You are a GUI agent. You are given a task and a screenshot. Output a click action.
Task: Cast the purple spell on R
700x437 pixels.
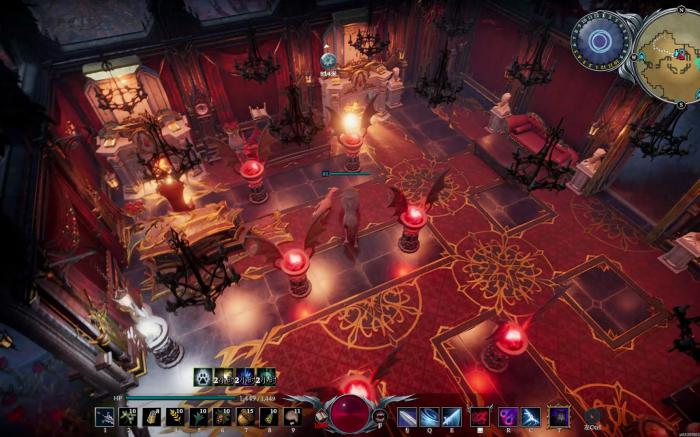[x=507, y=416]
